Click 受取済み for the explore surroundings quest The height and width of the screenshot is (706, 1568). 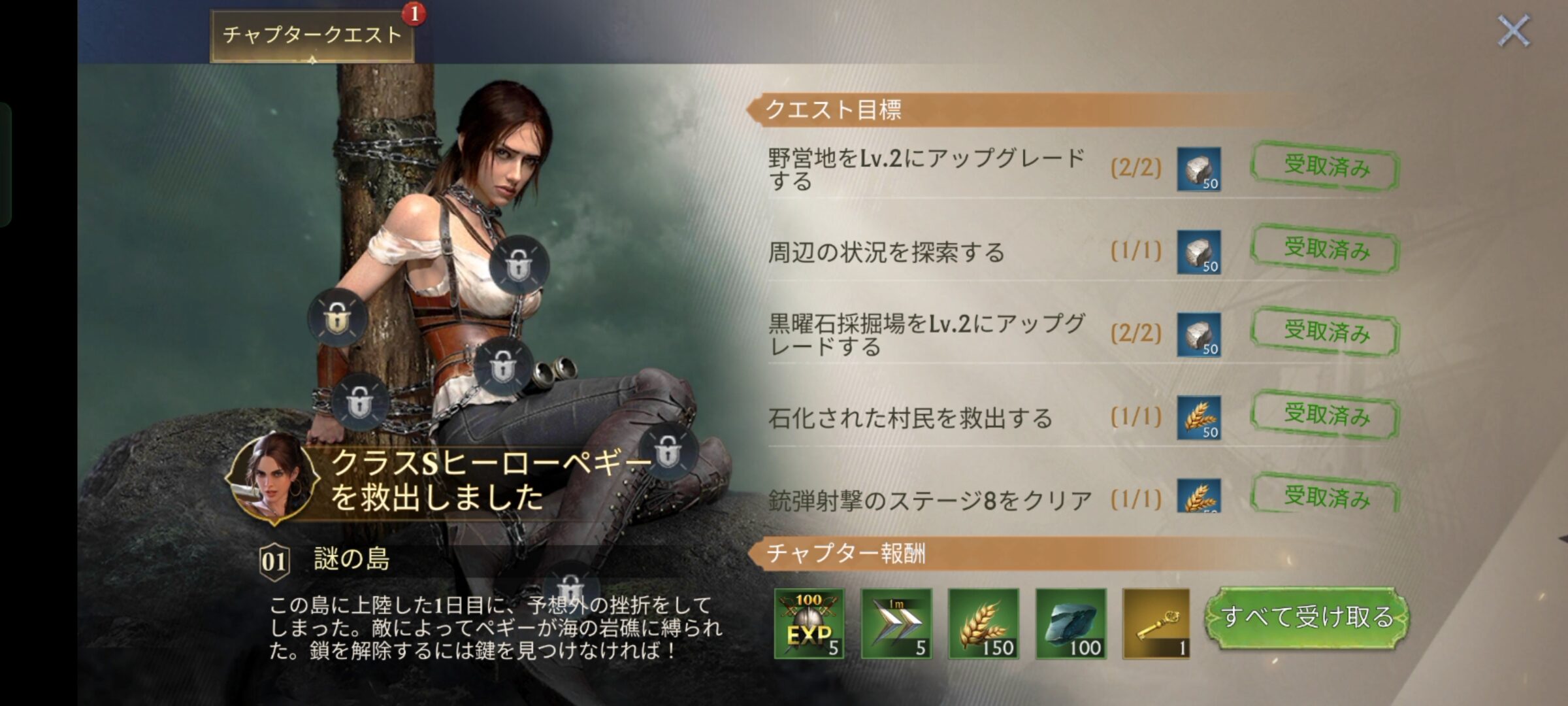point(1326,250)
